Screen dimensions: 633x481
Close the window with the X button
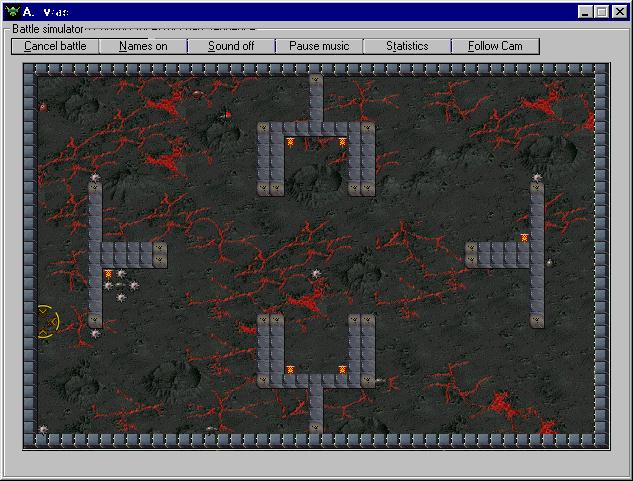point(620,12)
